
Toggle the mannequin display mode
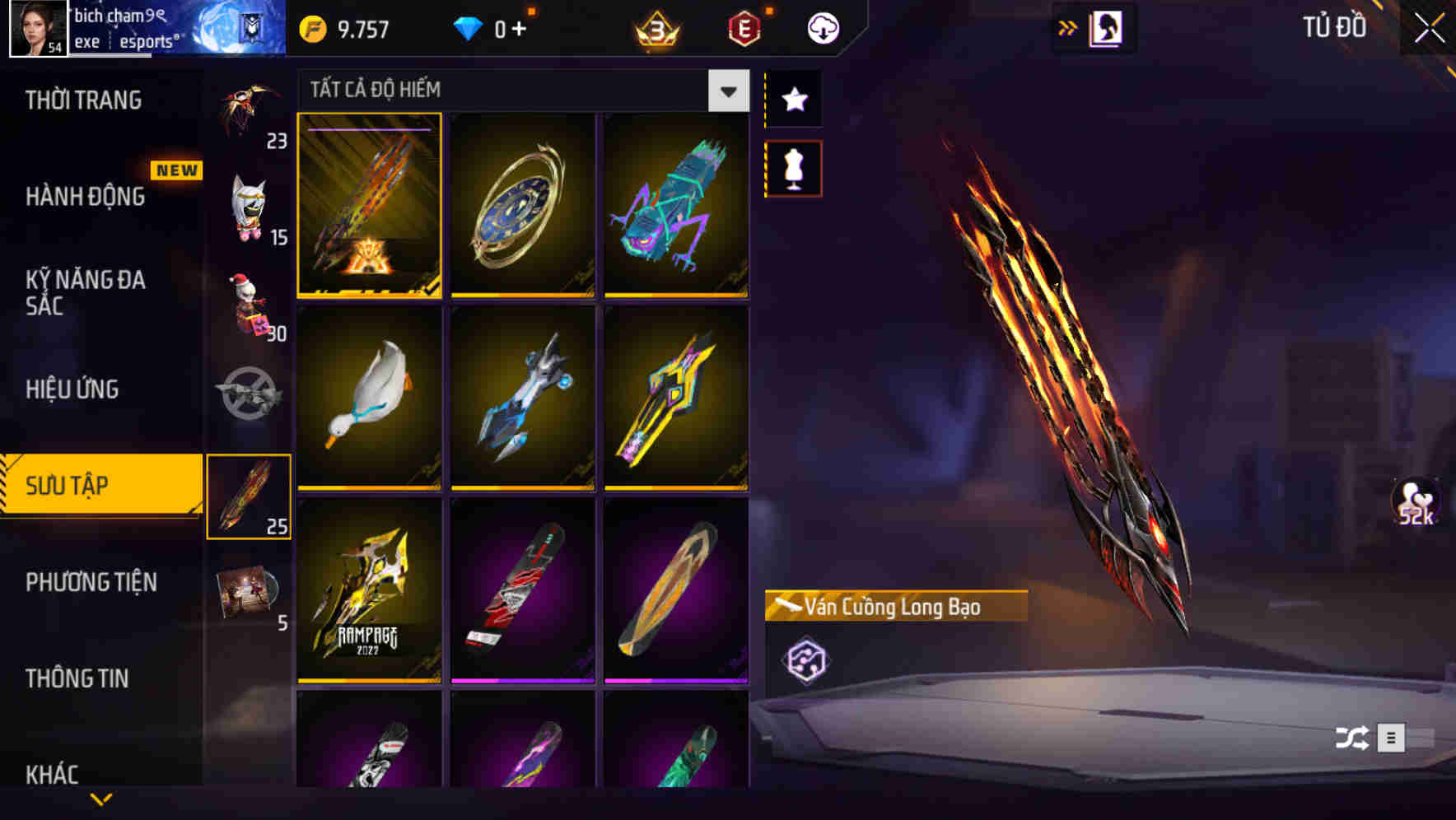(793, 166)
